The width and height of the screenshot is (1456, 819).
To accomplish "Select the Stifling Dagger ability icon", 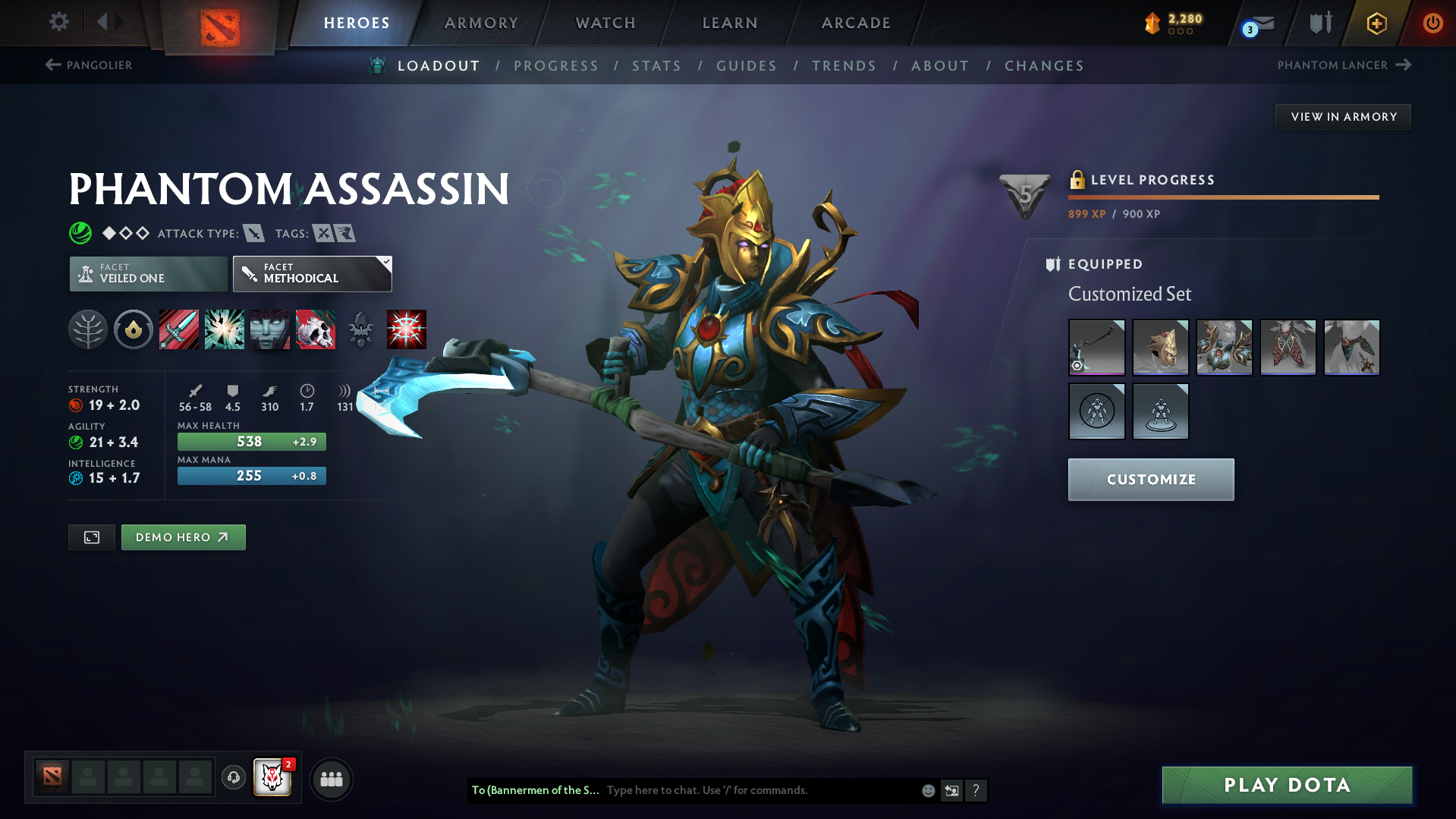I will 179,329.
